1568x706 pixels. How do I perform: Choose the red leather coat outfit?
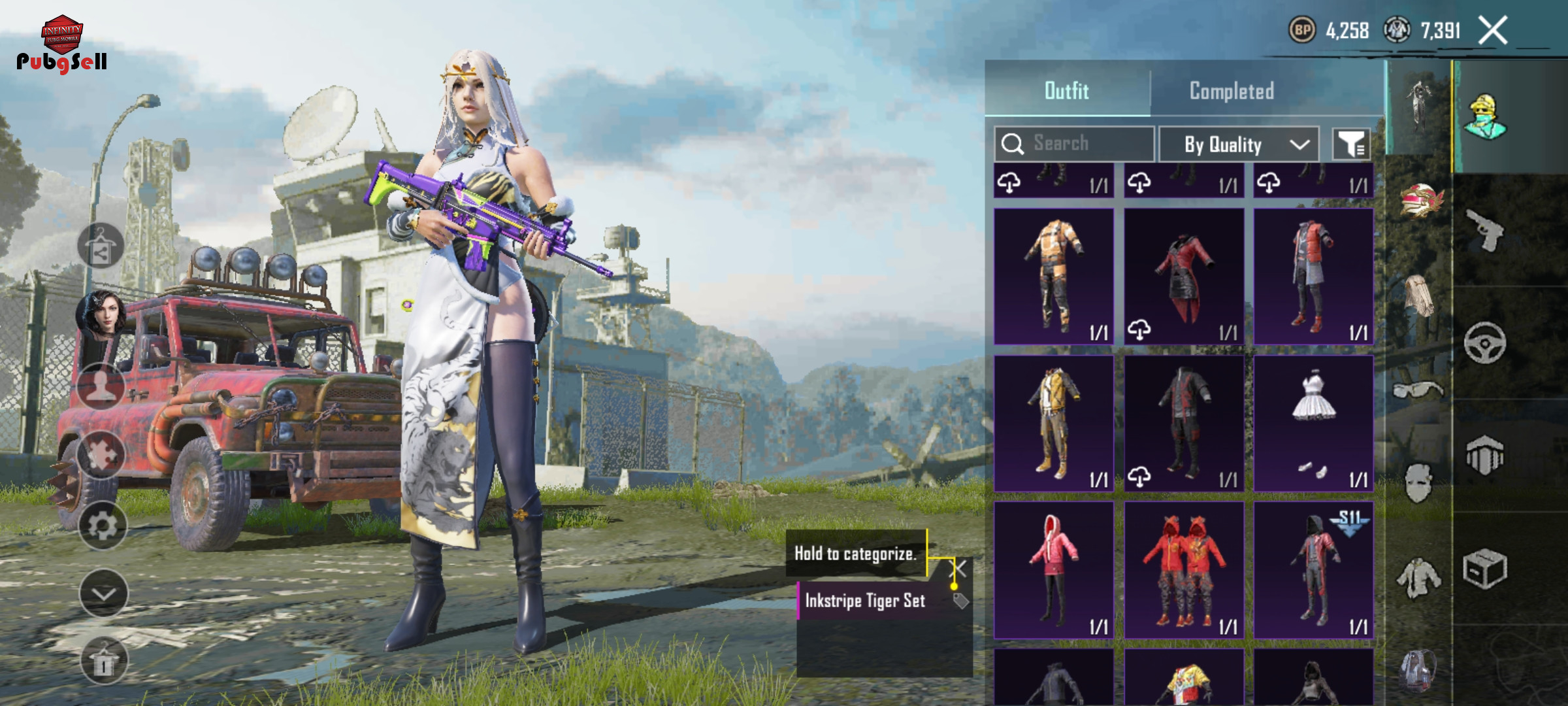pyautogui.click(x=1184, y=276)
